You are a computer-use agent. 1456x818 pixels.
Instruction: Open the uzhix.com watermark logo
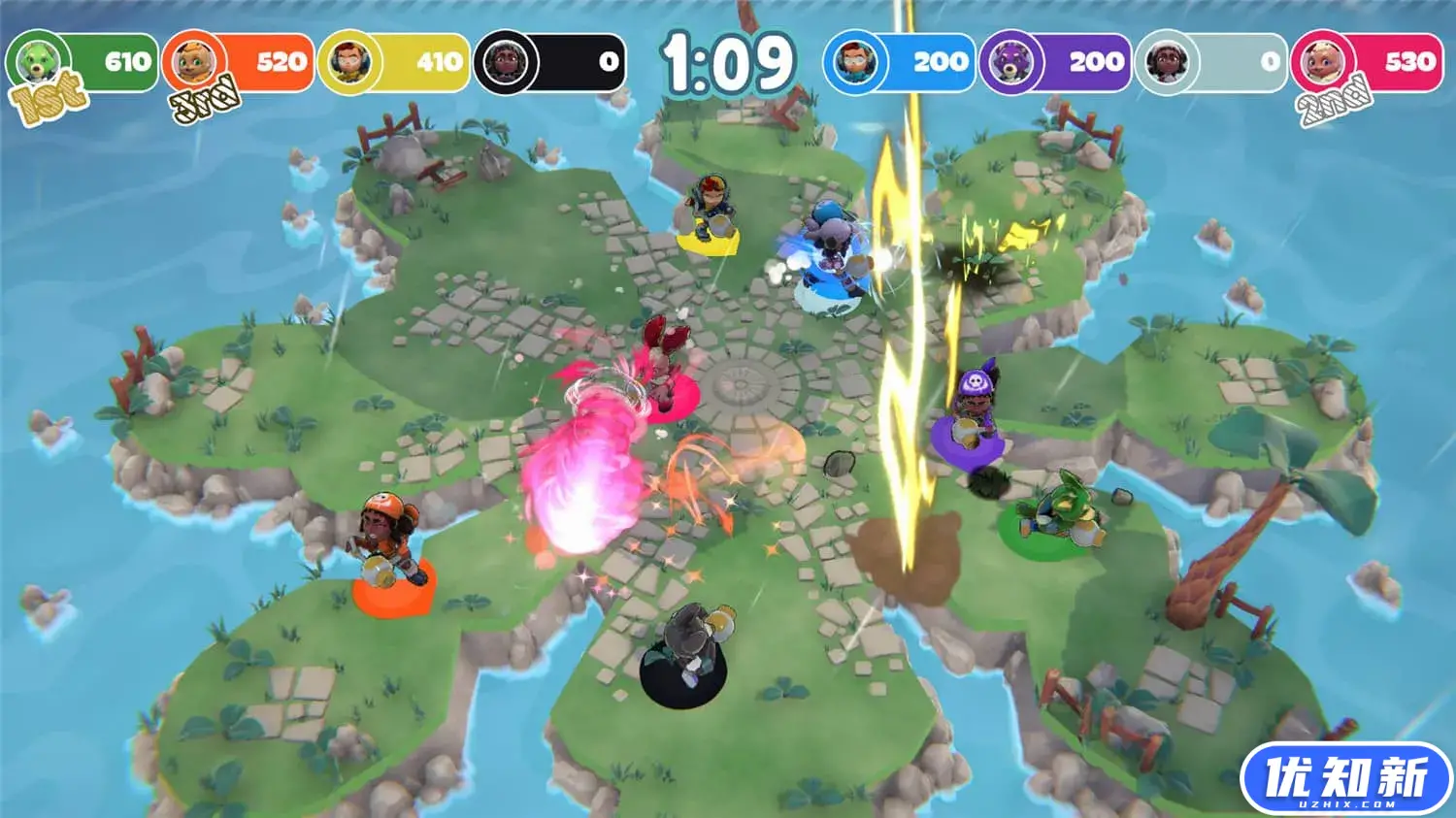click(x=1345, y=779)
